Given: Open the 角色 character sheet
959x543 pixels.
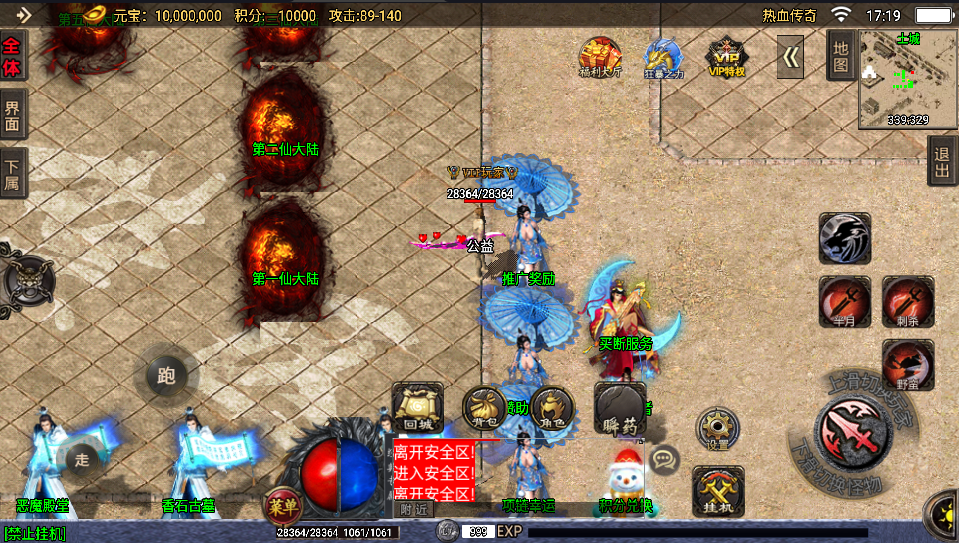Looking at the screenshot, I should (x=551, y=407).
